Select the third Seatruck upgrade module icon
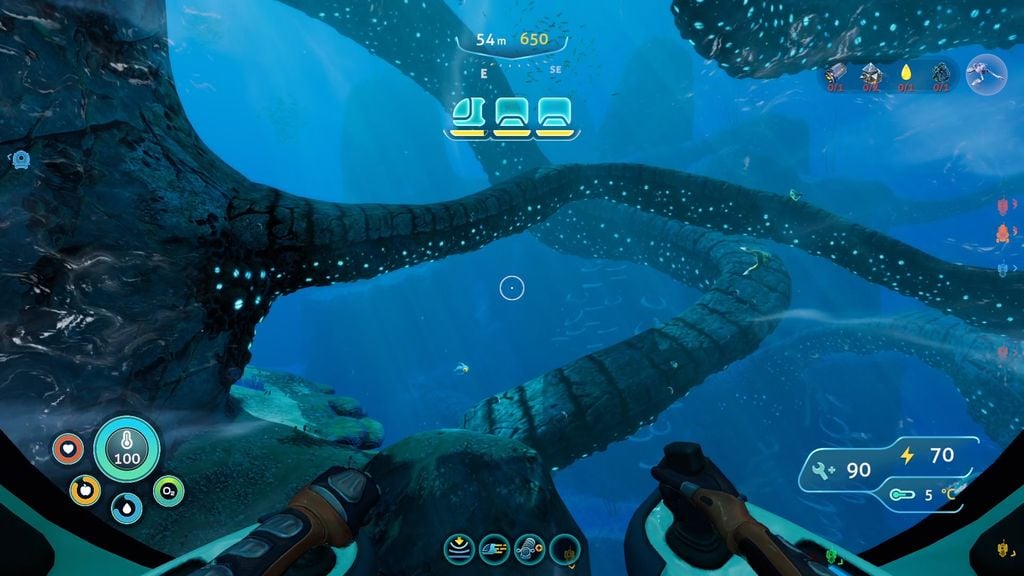Viewport: 1024px width, 576px height. [x=528, y=547]
